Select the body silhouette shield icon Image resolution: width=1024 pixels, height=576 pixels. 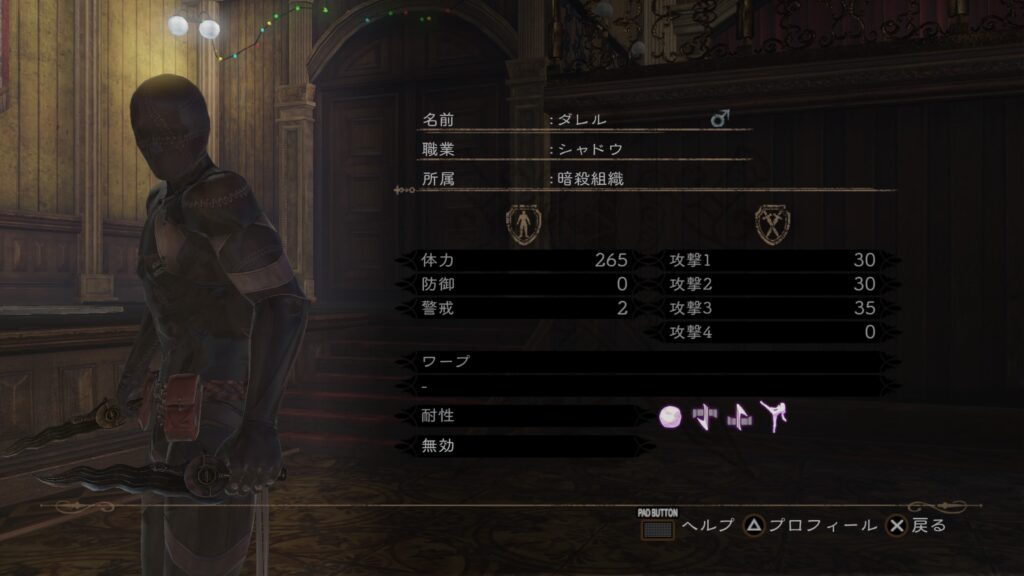pos(522,224)
